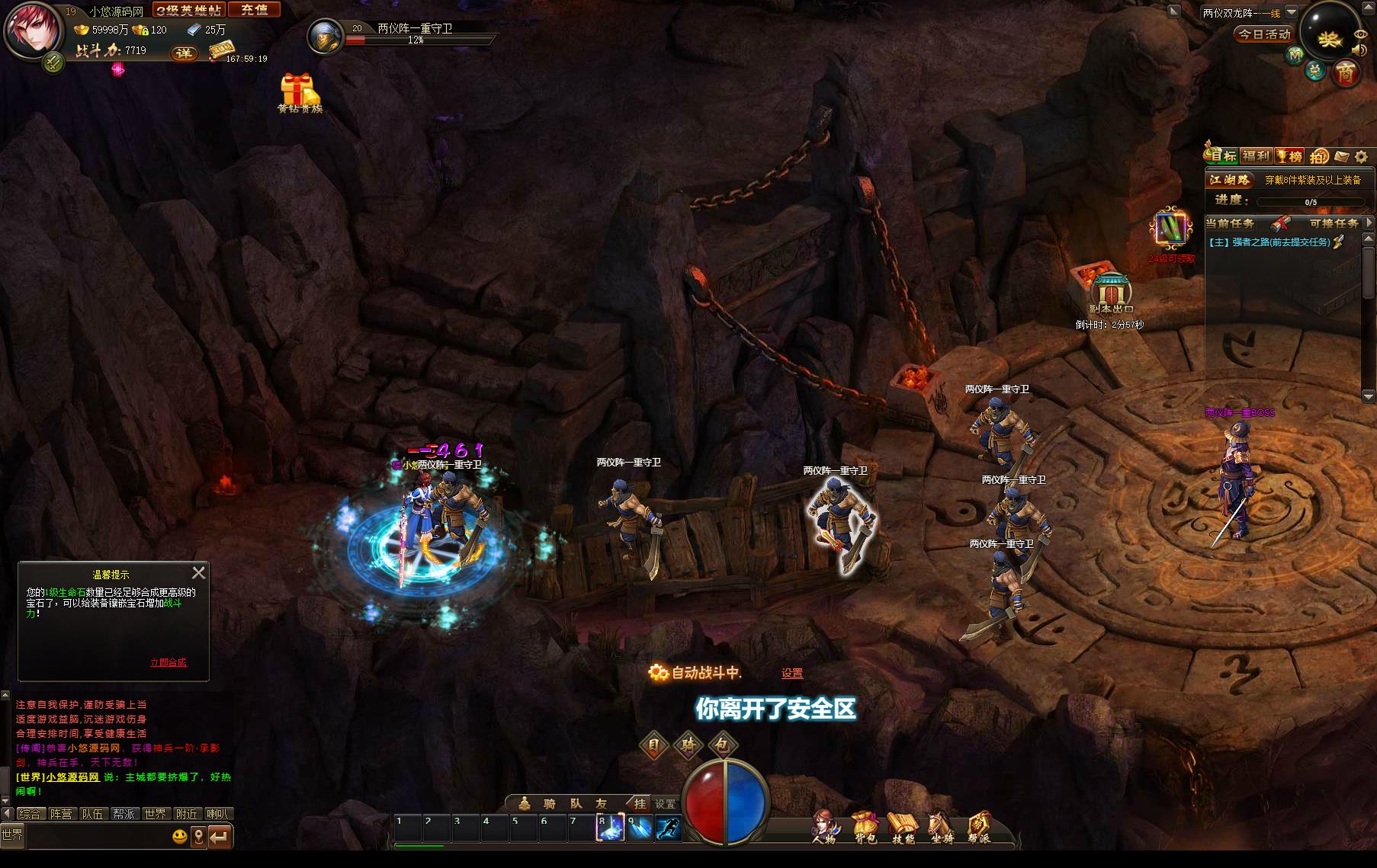
Task: Show the 可接任务 available quests tab
Action: [1334, 223]
